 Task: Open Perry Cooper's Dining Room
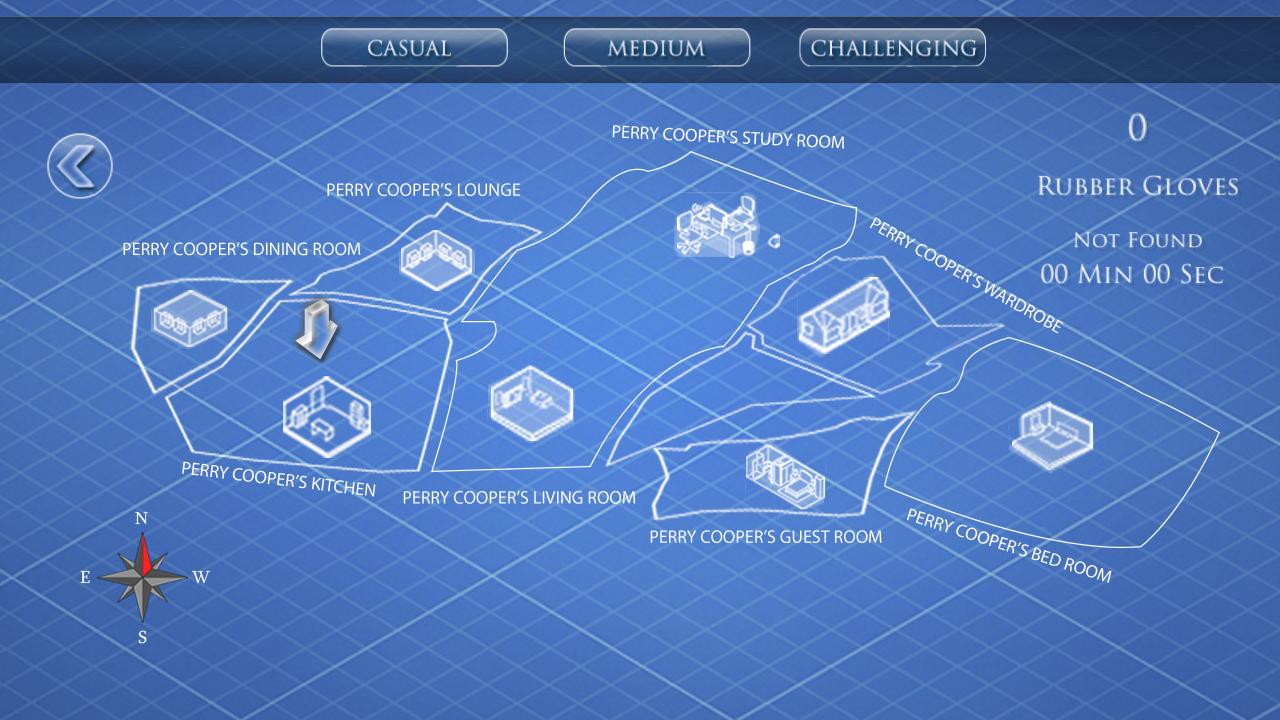point(192,318)
